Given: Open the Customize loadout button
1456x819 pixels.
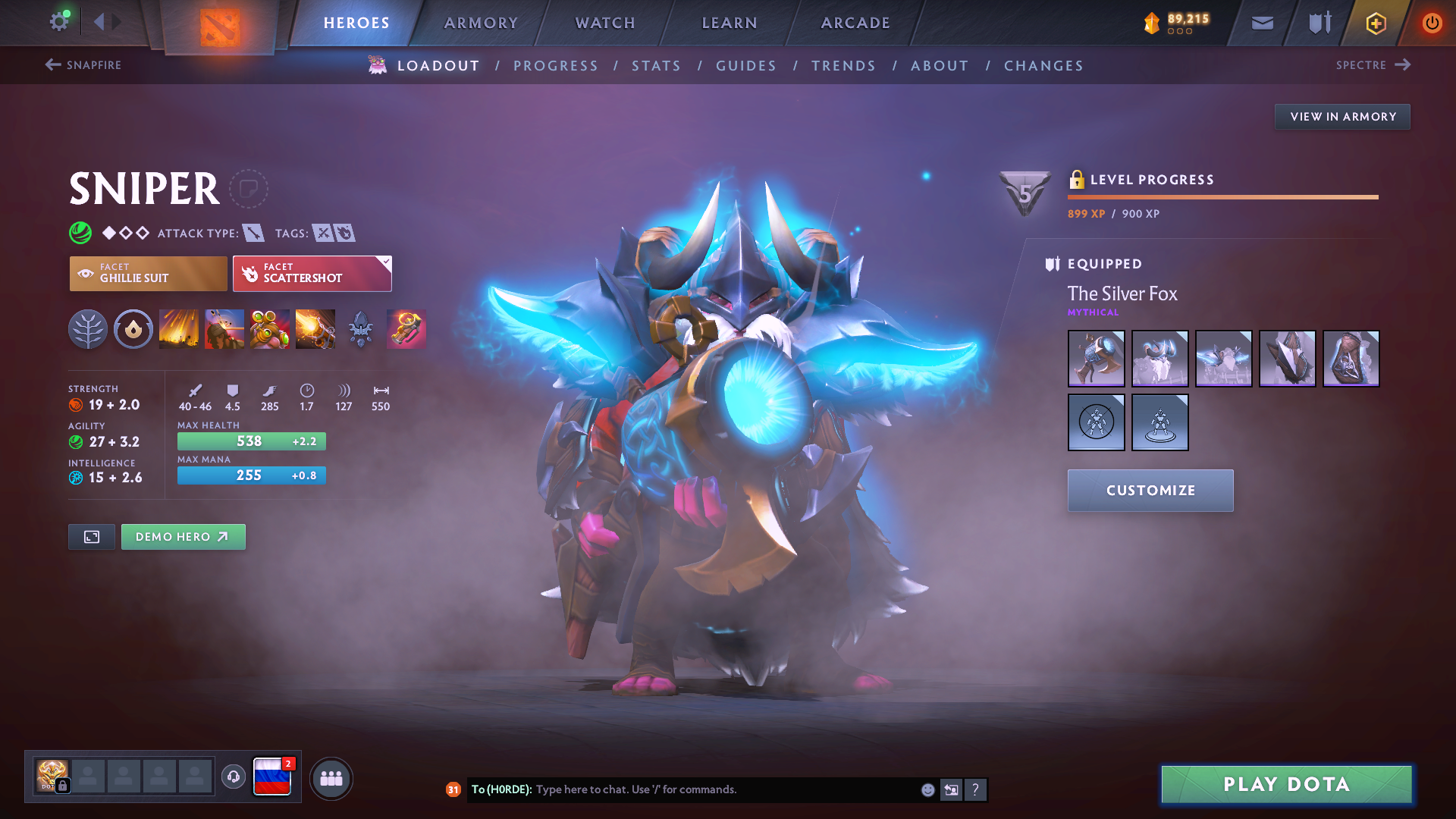Looking at the screenshot, I should click(1150, 491).
